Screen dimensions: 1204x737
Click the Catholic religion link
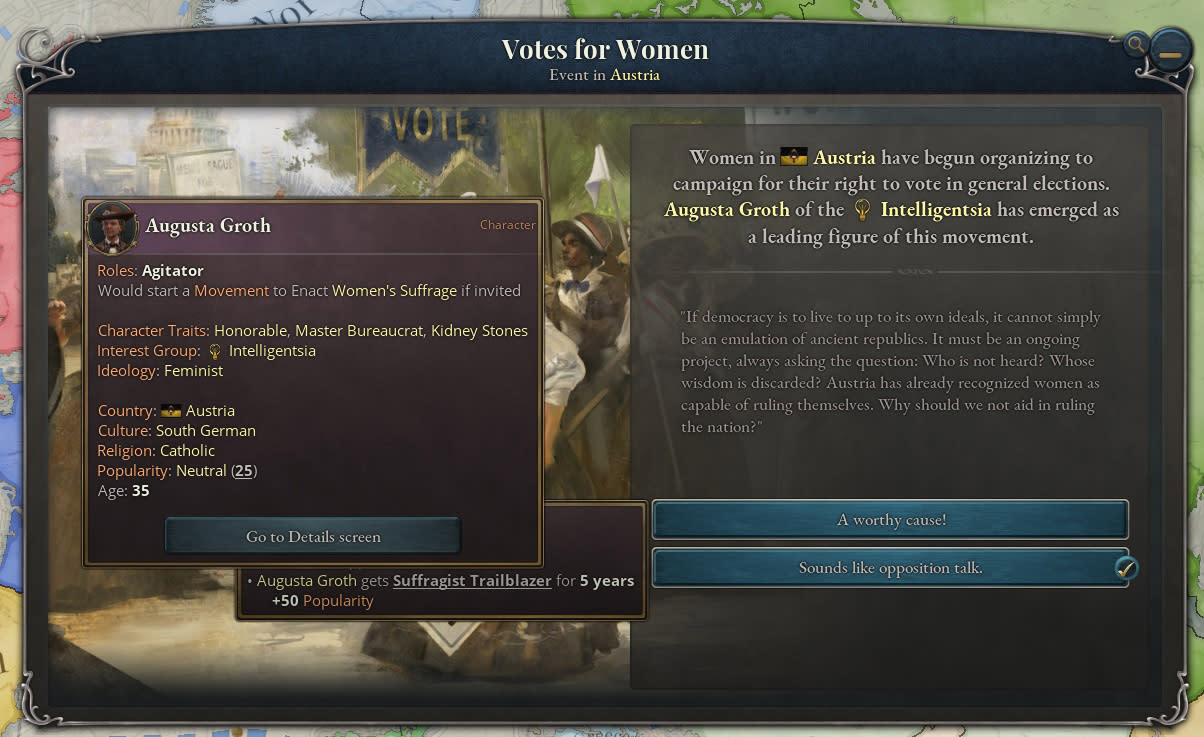pos(187,451)
